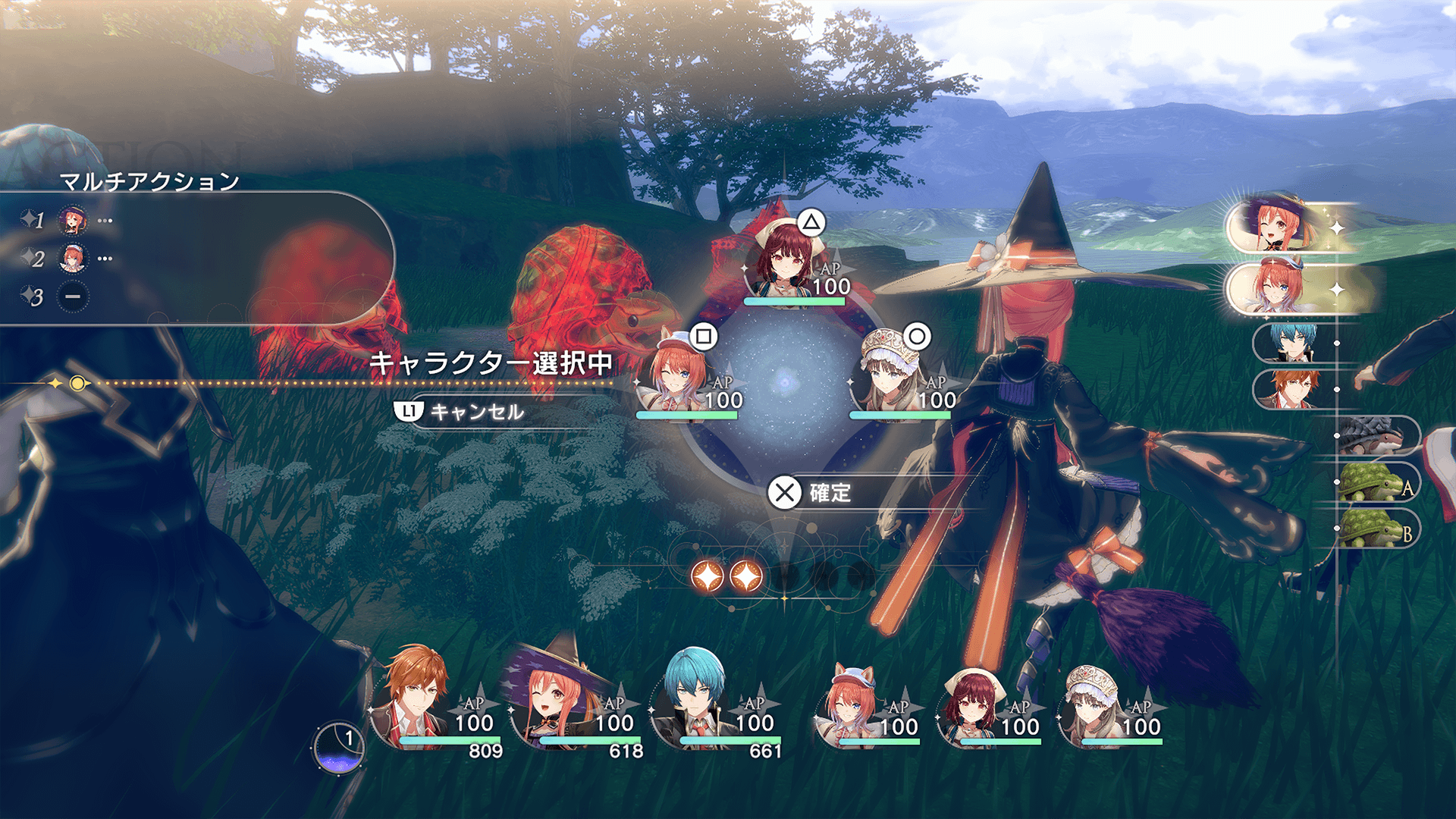The width and height of the screenshot is (1456, 819).
Task: Select the blue-haired man's turn order portrait
Action: (1293, 344)
